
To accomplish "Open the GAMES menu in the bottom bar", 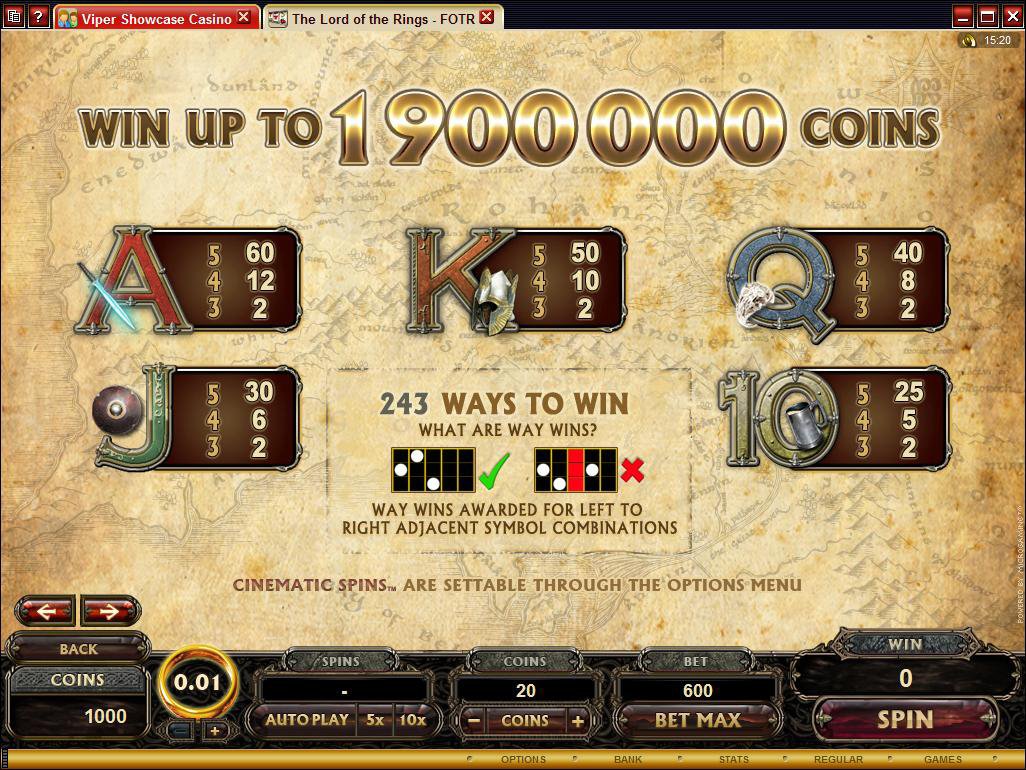I will [x=942, y=760].
